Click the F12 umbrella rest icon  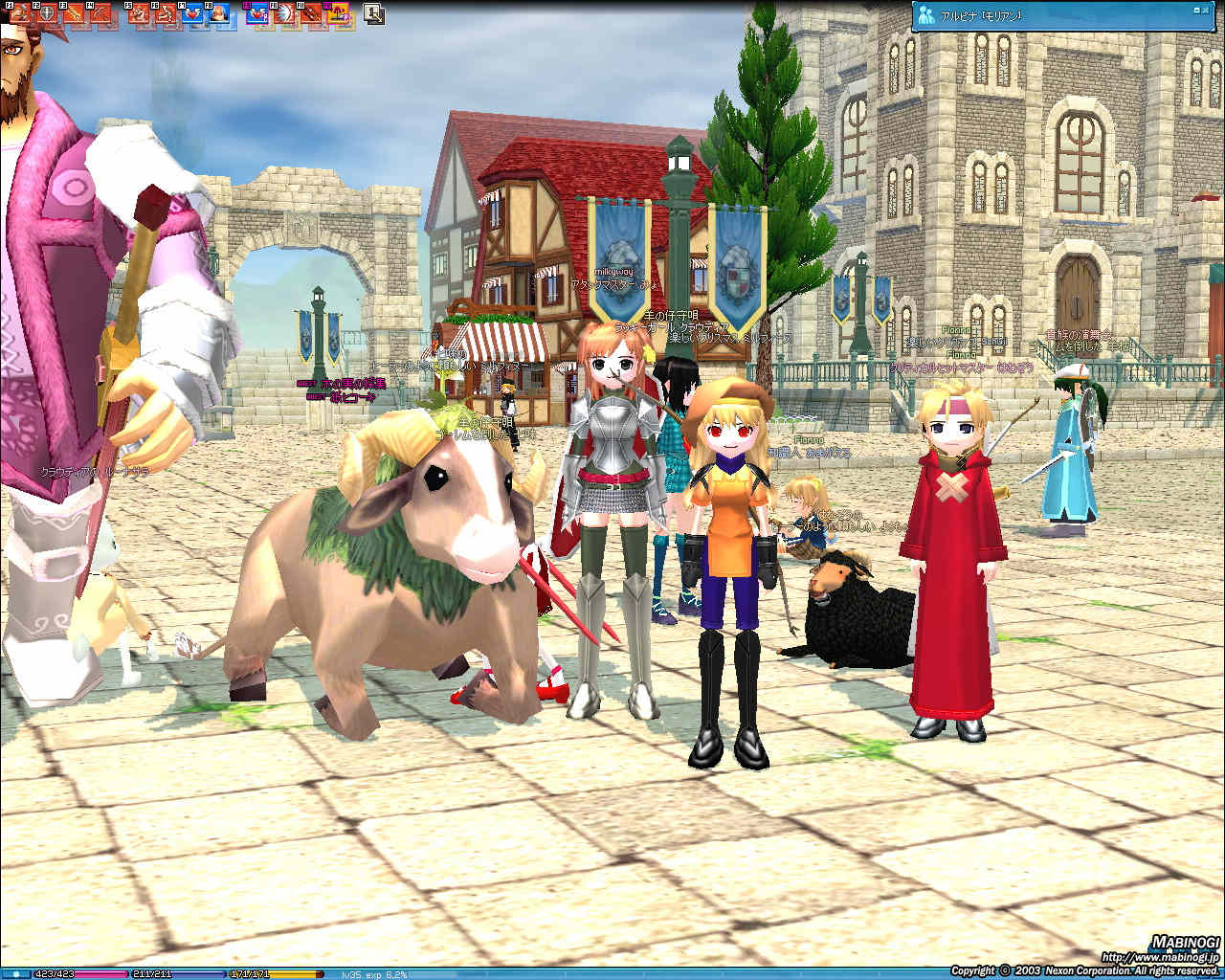[338, 13]
